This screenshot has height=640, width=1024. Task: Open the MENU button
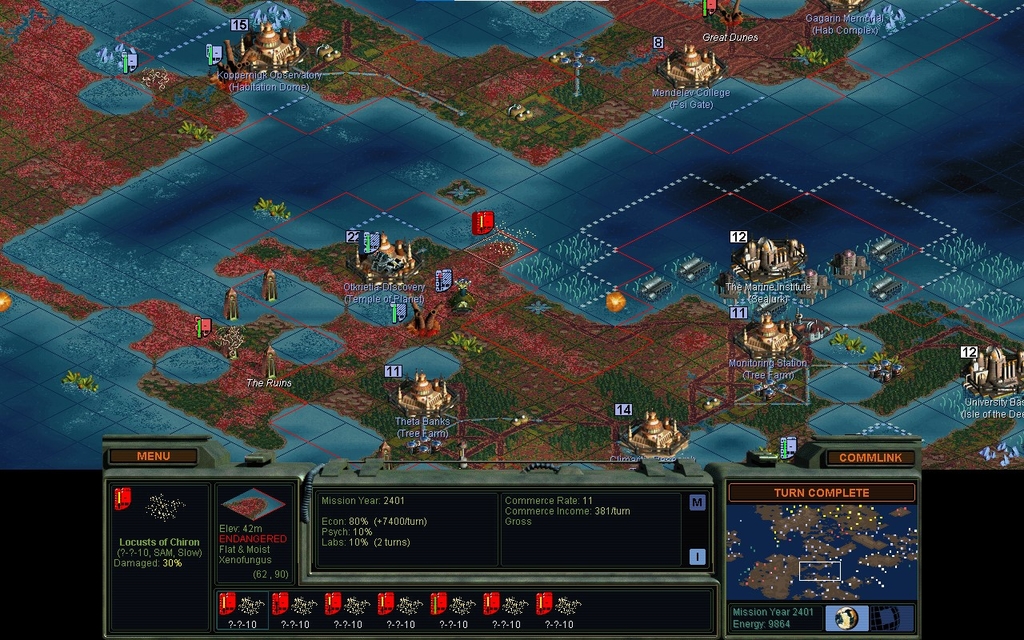[153, 456]
